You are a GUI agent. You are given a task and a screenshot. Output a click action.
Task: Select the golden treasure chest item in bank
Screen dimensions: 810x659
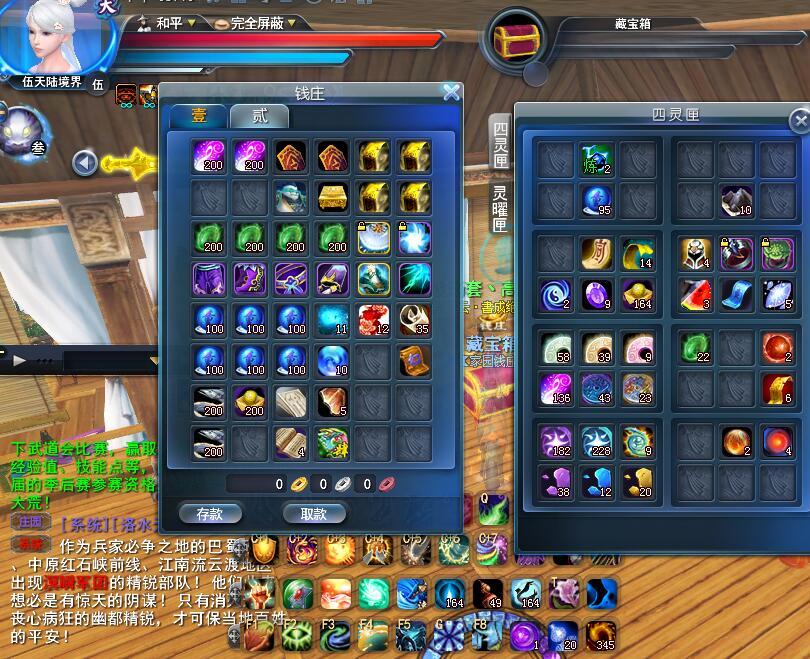pyautogui.click(x=333, y=196)
